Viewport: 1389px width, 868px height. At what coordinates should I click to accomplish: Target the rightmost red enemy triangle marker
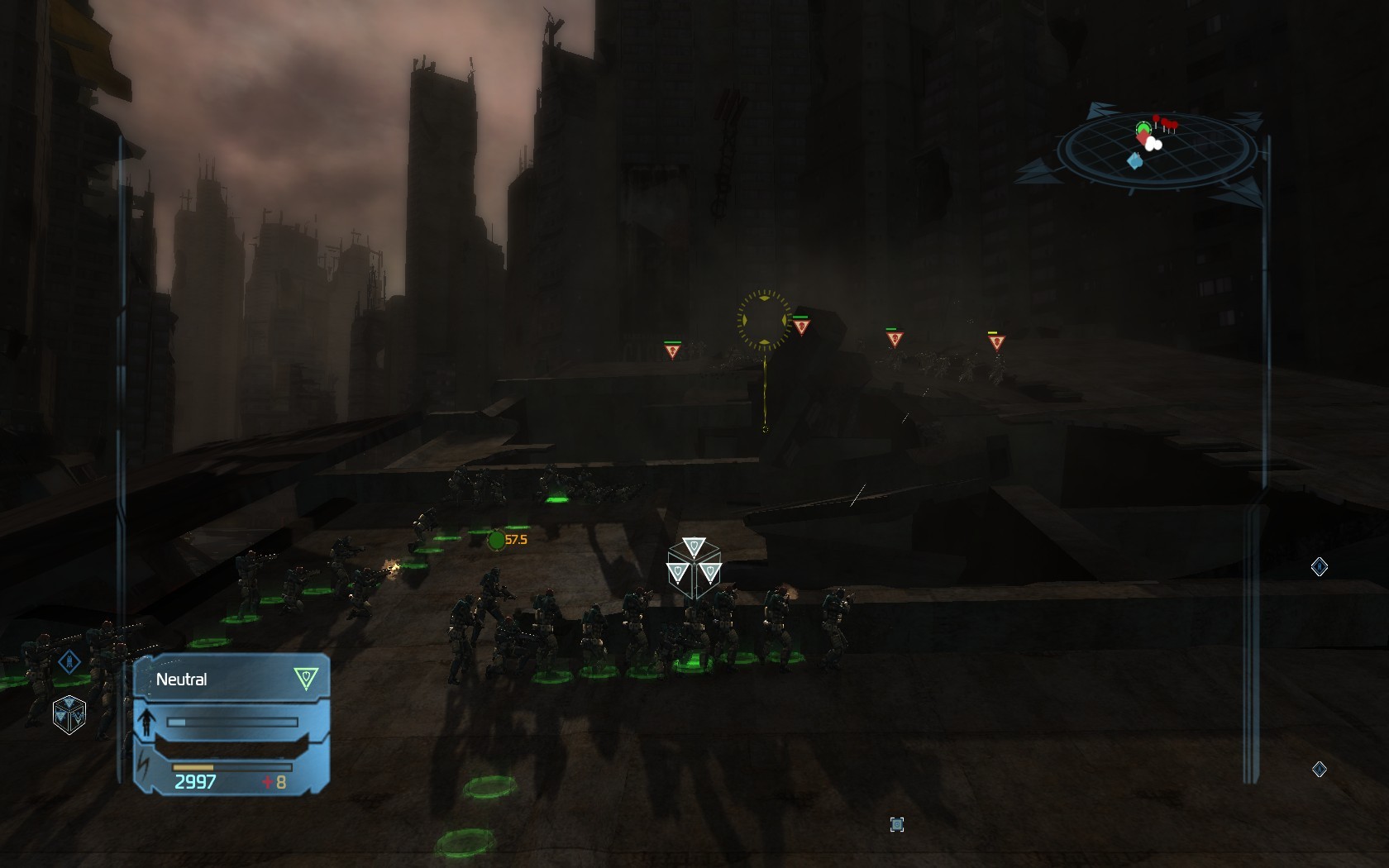996,341
